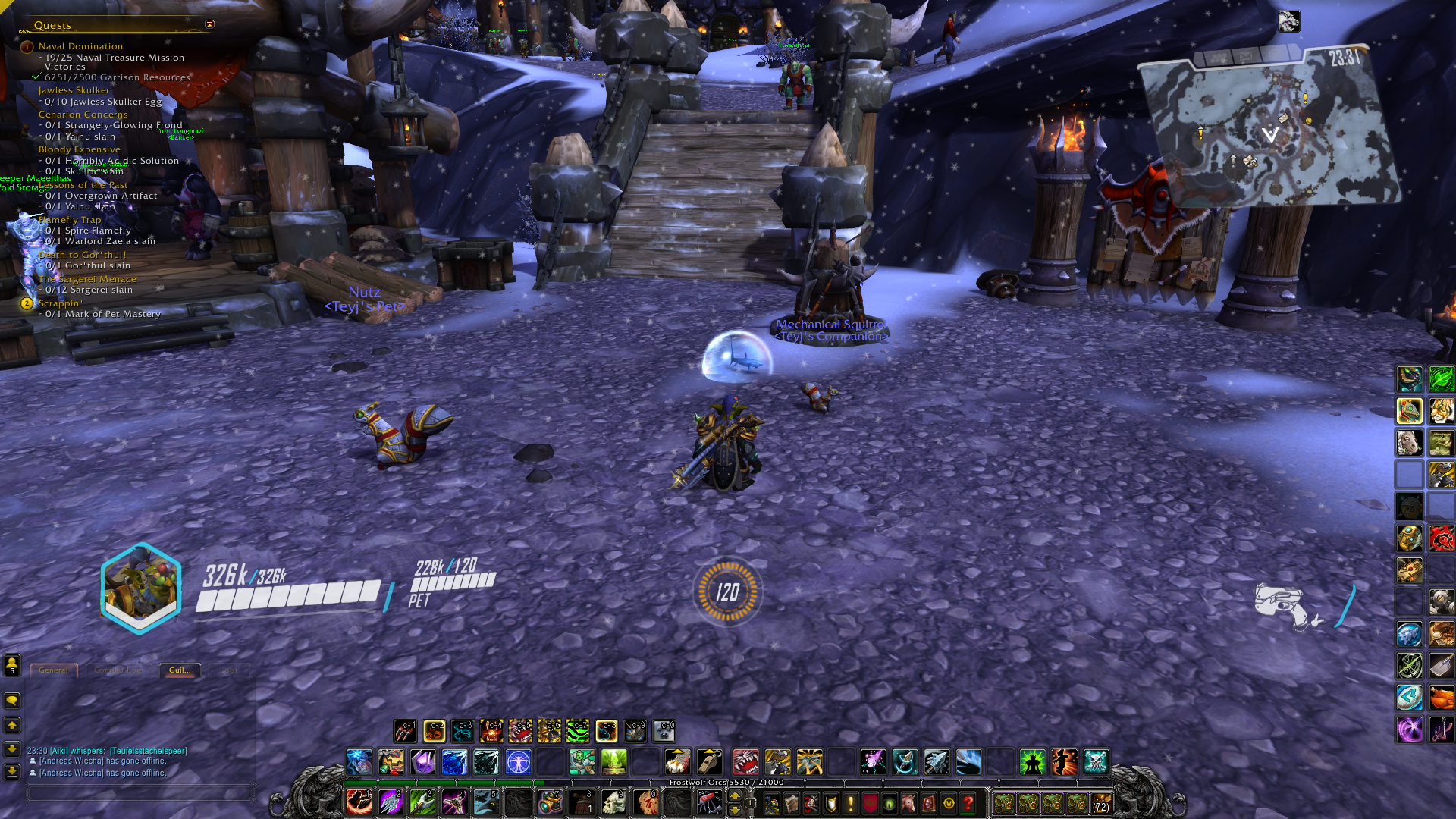1456x819 pixels.
Task: Open the Combat Log tab
Action: coord(117,670)
